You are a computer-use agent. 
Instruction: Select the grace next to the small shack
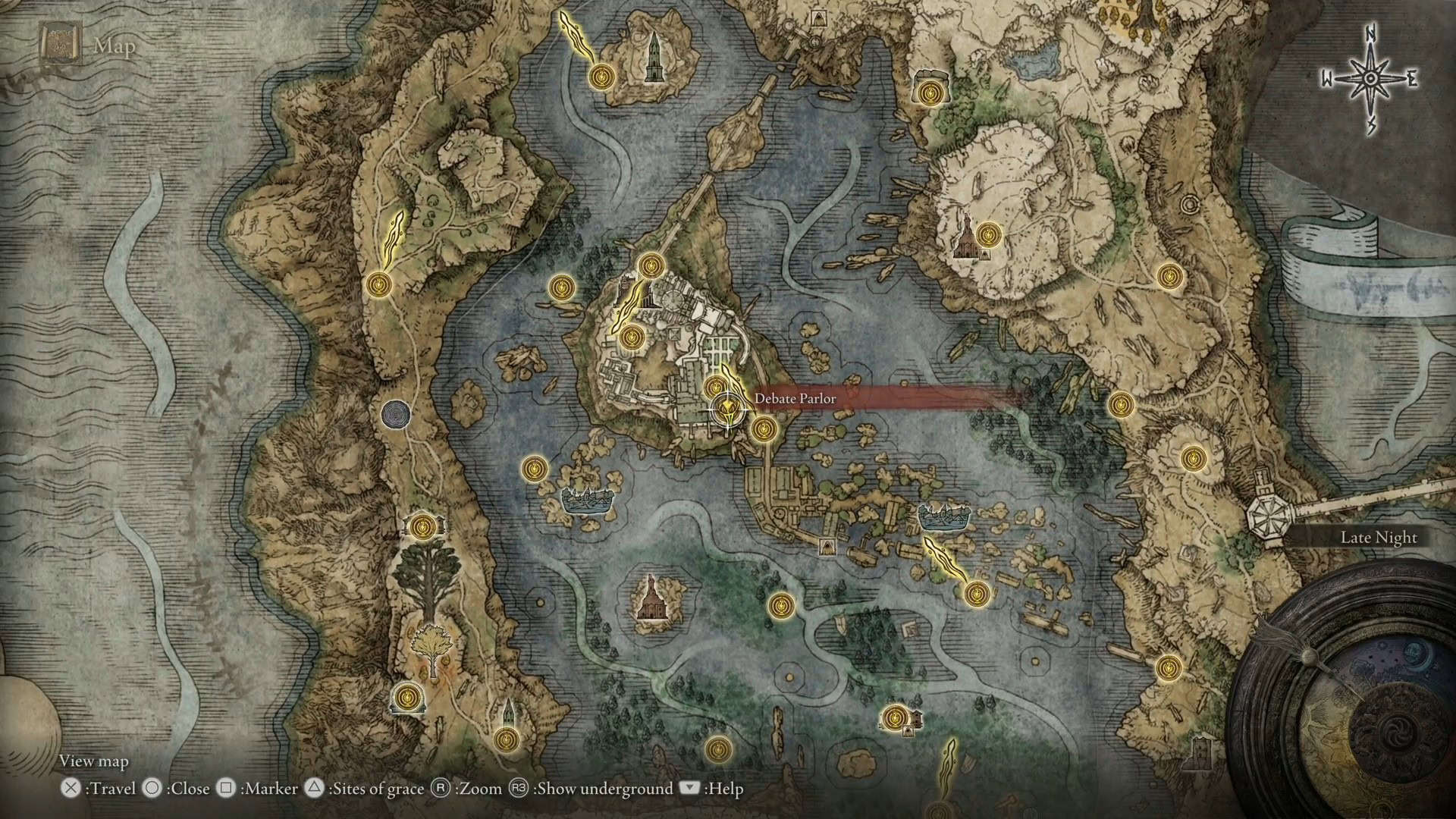point(894,717)
